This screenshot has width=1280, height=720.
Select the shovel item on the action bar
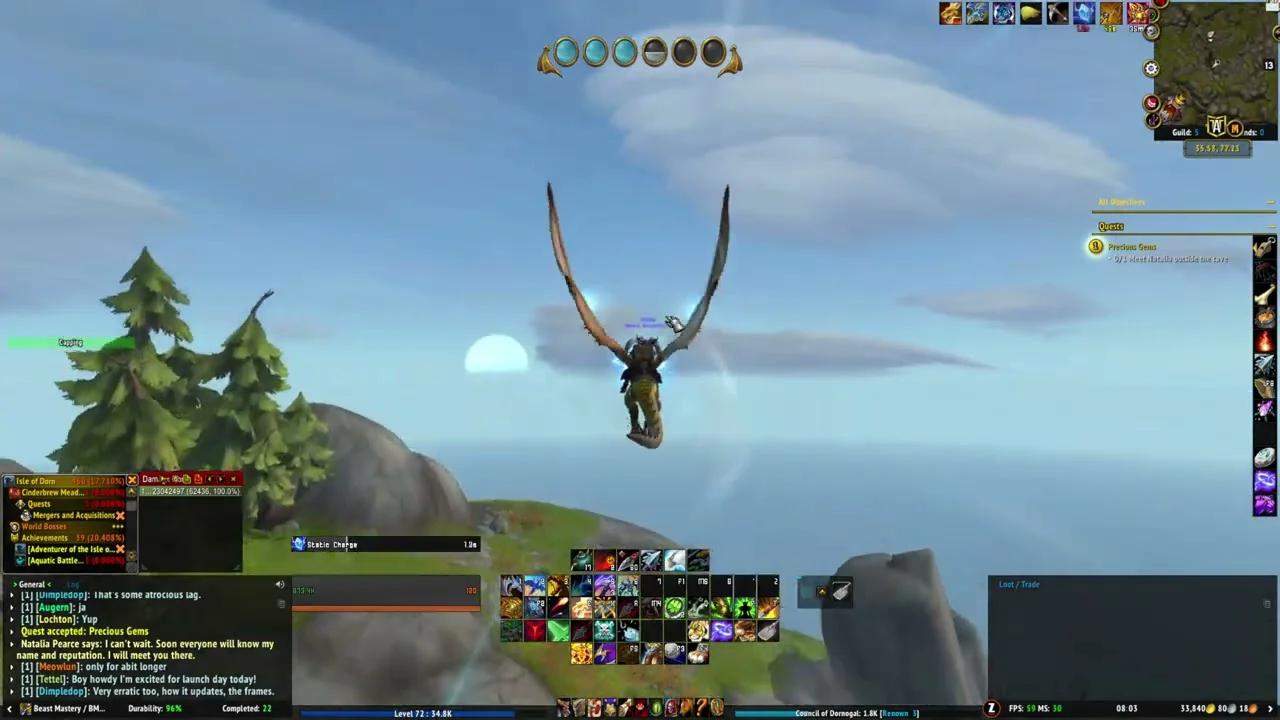pos(767,631)
